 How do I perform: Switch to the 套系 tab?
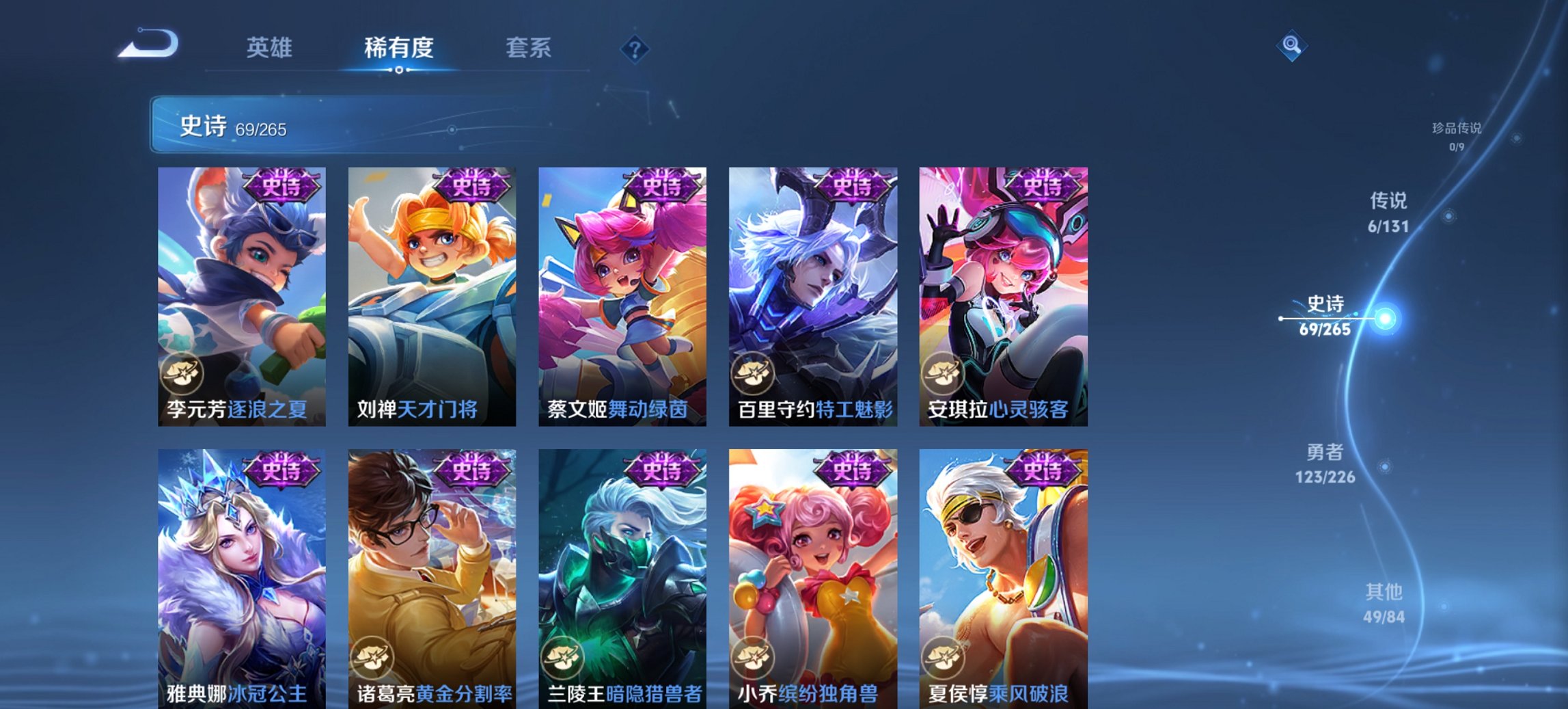click(x=529, y=48)
